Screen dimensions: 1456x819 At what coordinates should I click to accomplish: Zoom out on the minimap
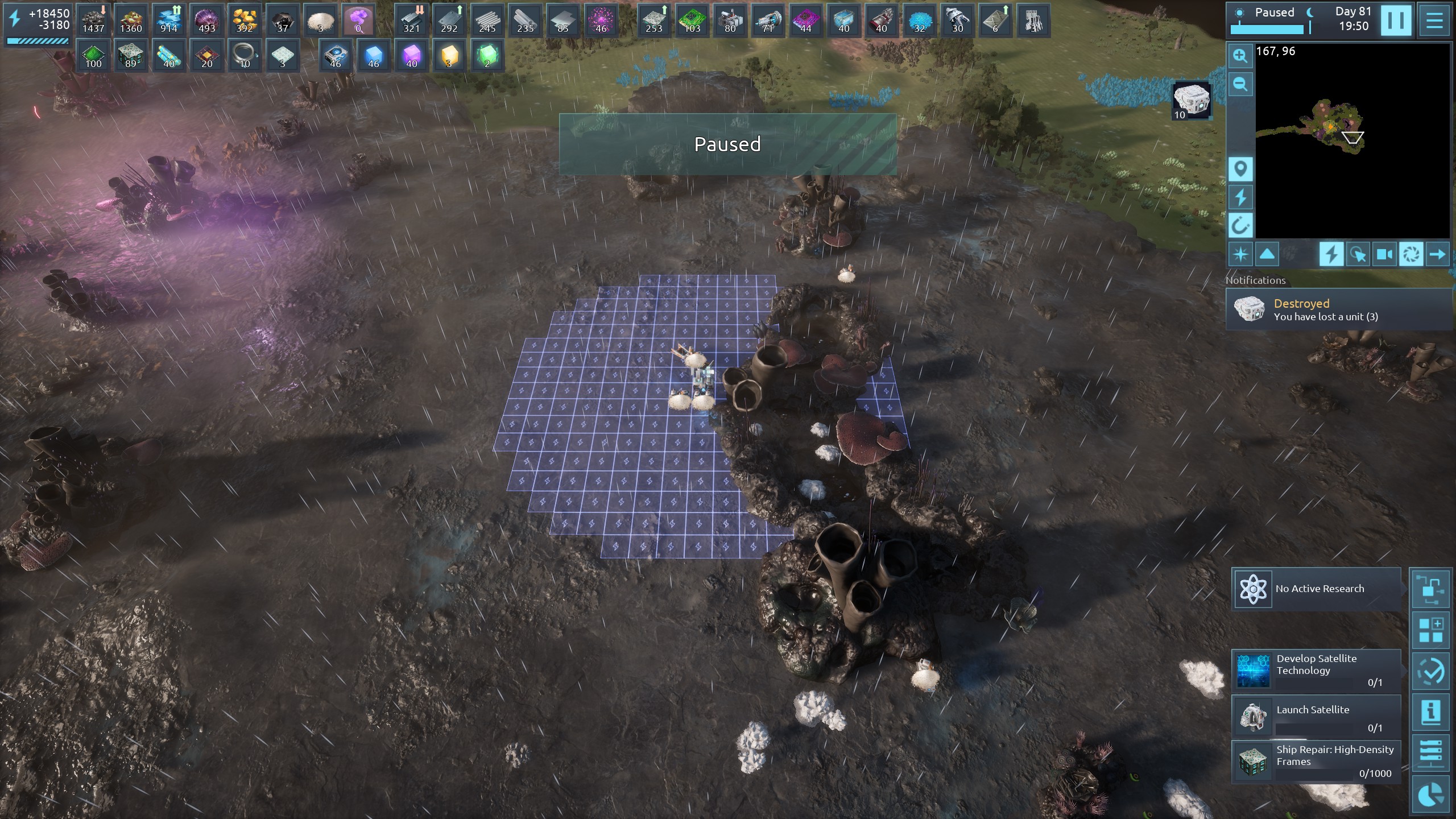pos(1240,85)
